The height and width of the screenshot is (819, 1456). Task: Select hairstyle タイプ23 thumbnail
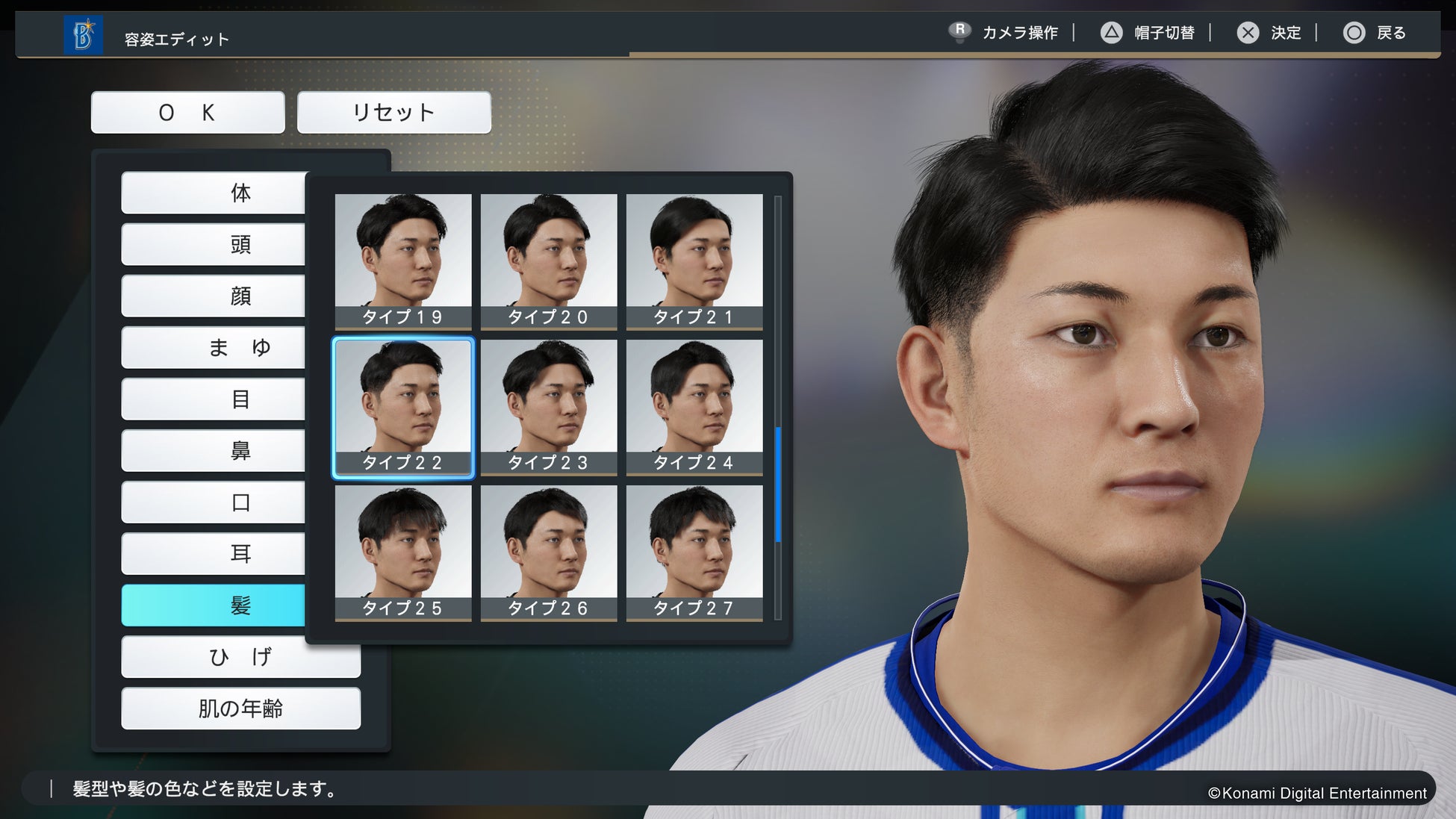point(549,406)
